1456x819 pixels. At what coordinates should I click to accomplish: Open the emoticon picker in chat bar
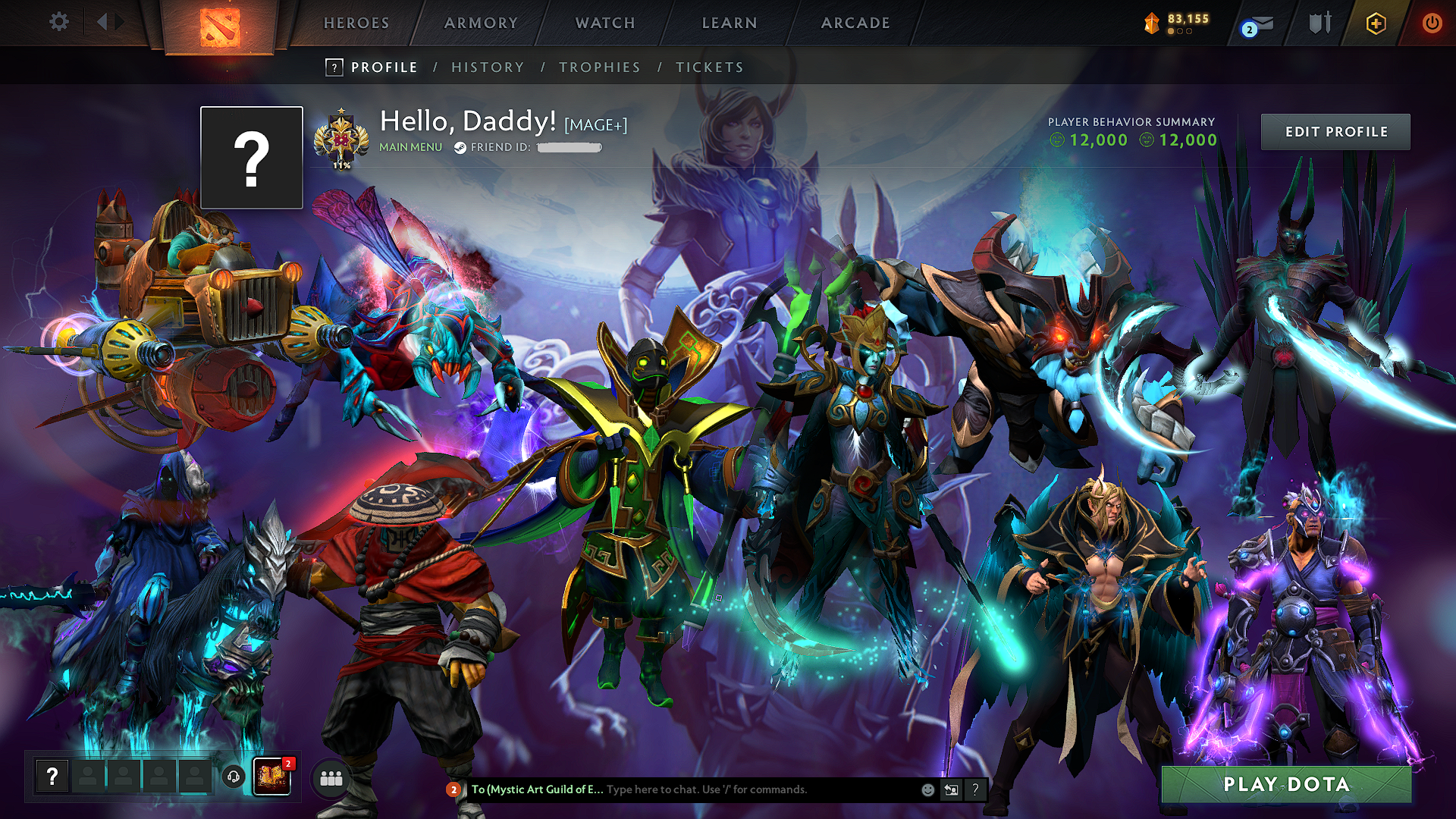(x=927, y=789)
